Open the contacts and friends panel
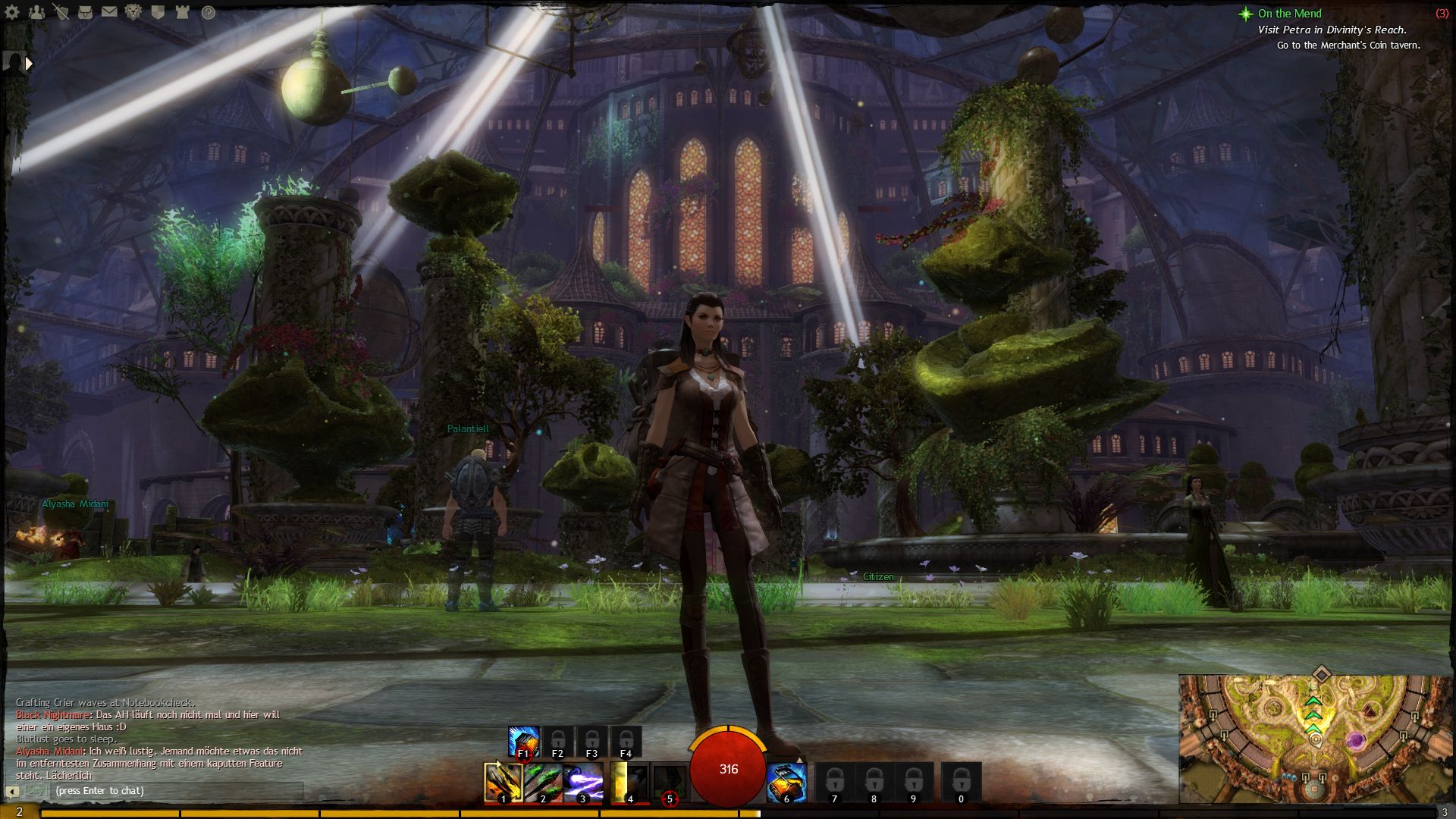The height and width of the screenshot is (819, 1456). tap(37, 12)
